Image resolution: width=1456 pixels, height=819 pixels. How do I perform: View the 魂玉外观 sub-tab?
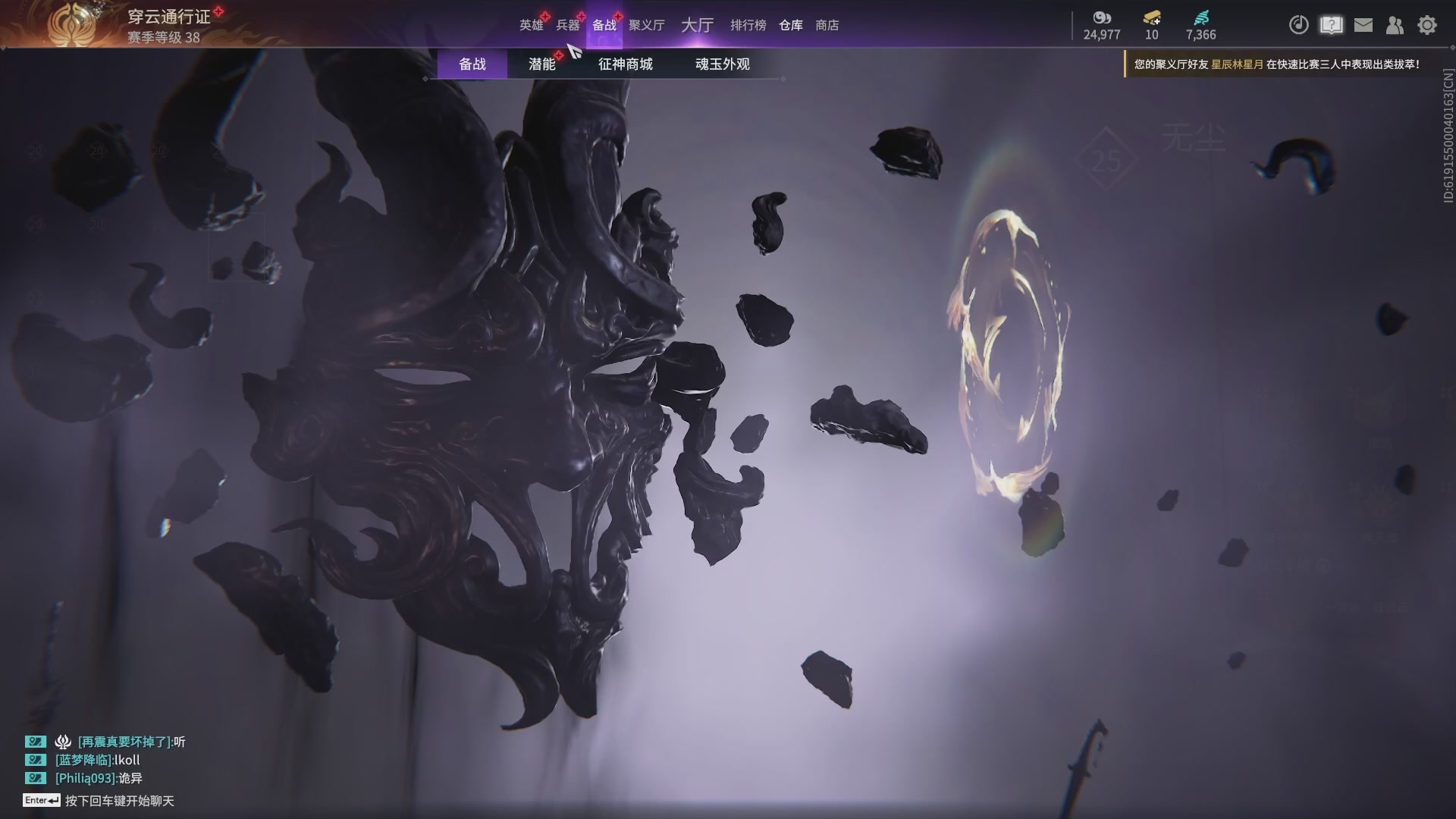[x=722, y=64]
